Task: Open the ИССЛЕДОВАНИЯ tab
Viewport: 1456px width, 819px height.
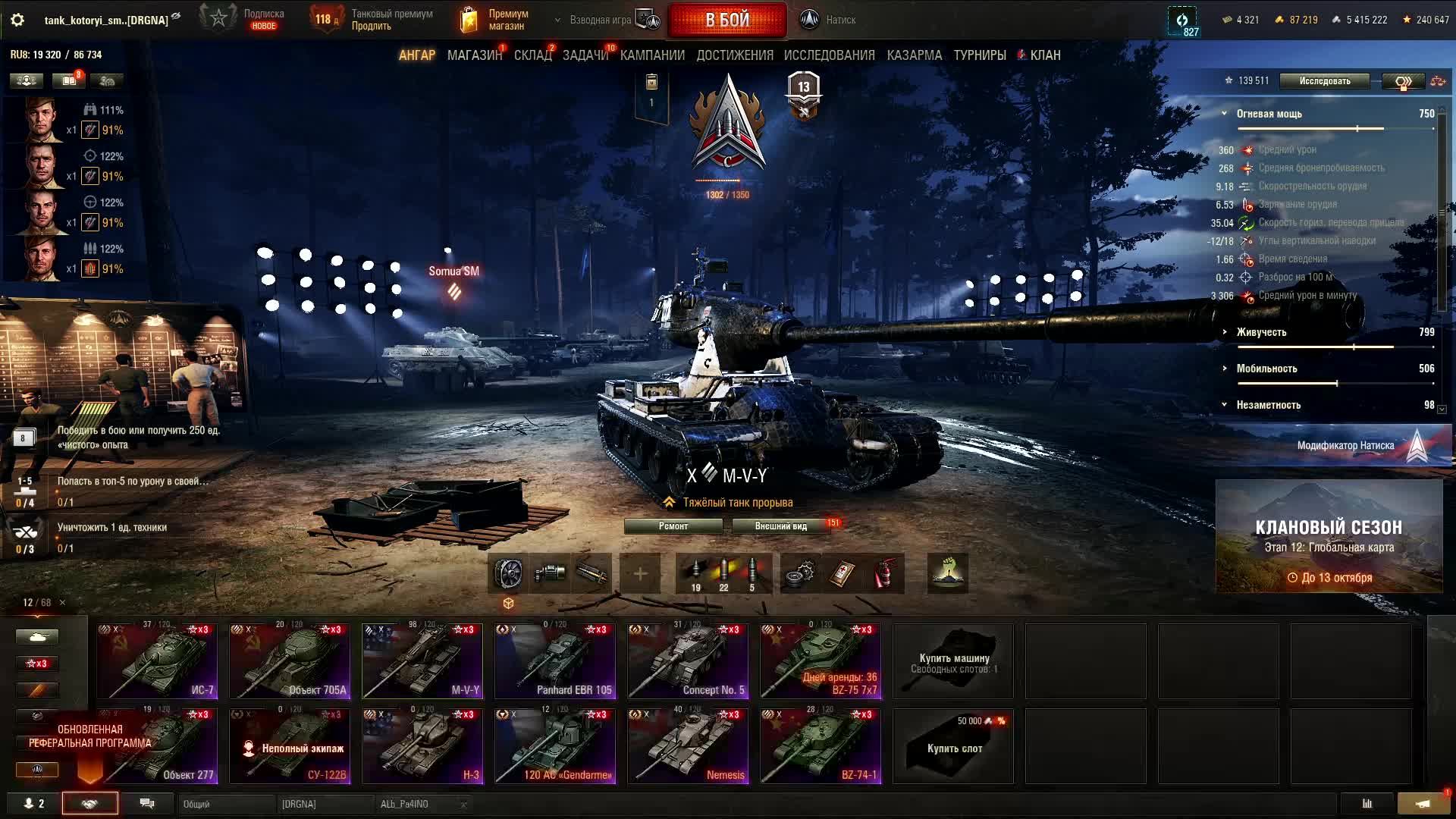Action: click(x=829, y=55)
